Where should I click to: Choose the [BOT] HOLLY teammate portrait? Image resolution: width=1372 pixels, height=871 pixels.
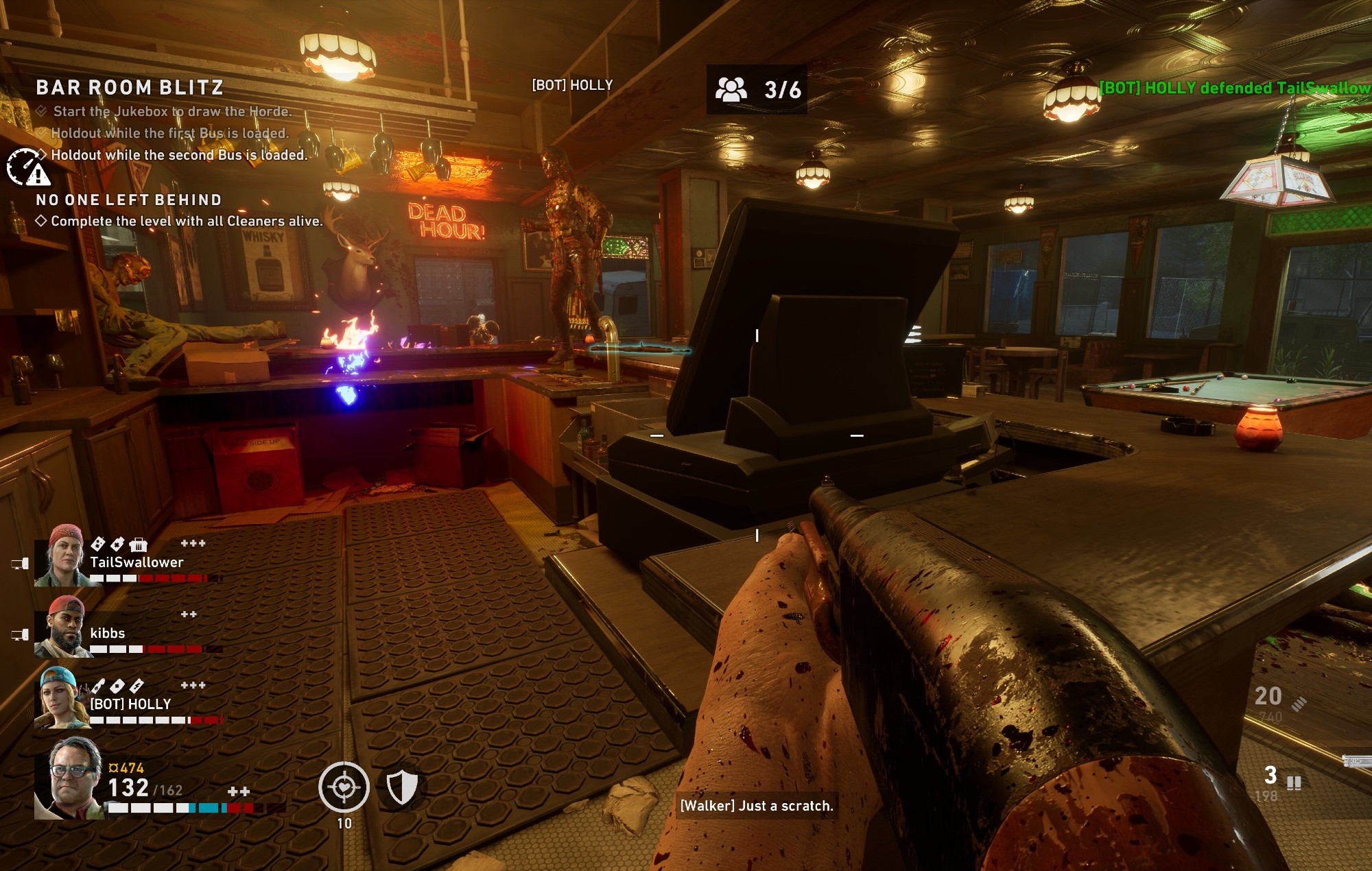(x=62, y=698)
